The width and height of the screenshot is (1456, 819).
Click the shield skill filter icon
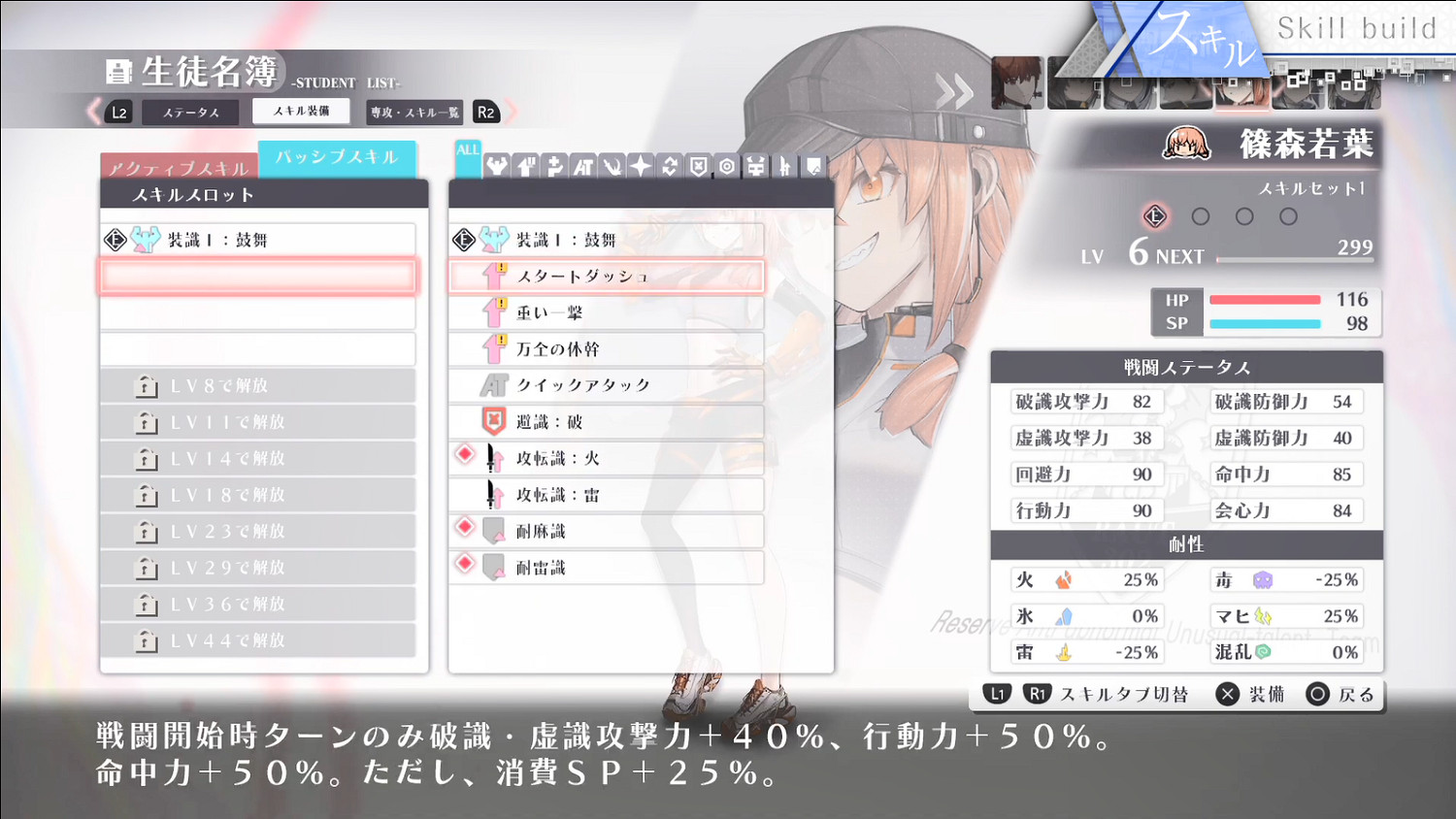coord(696,166)
